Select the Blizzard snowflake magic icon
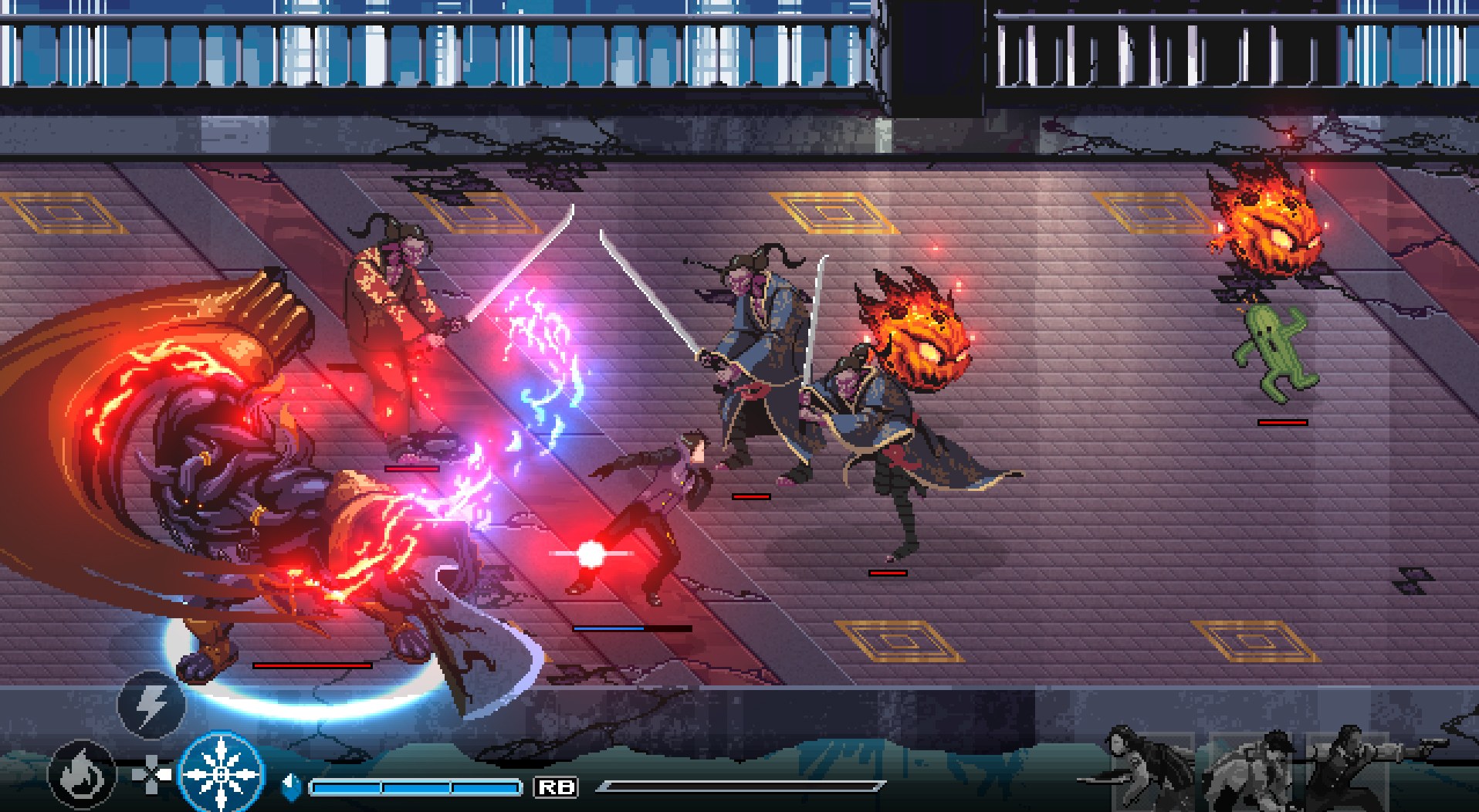Viewport: 1479px width, 812px height. click(222, 774)
